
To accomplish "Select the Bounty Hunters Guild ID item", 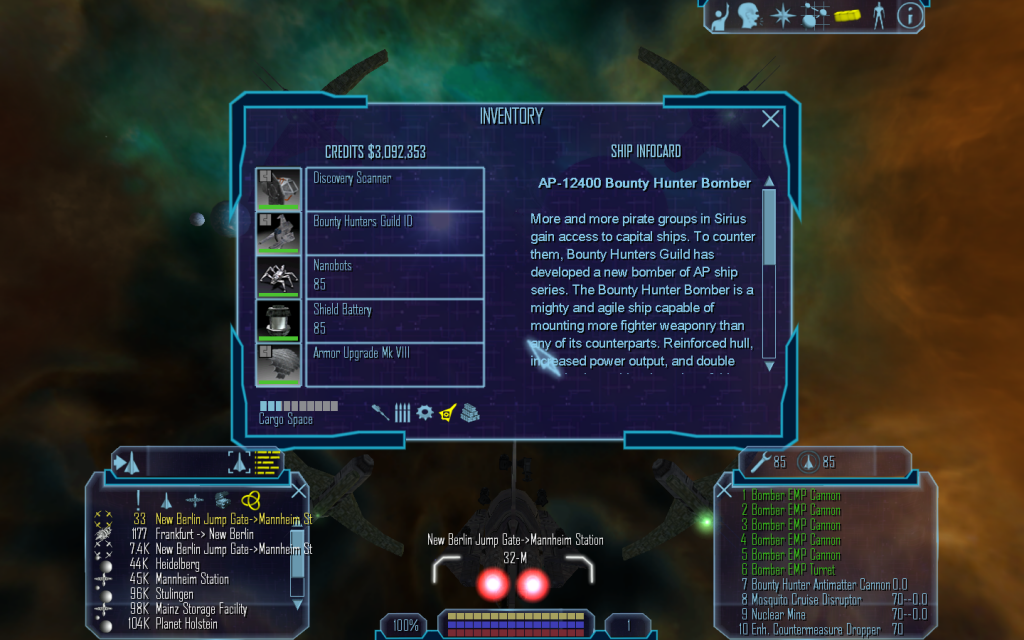I will (395, 232).
